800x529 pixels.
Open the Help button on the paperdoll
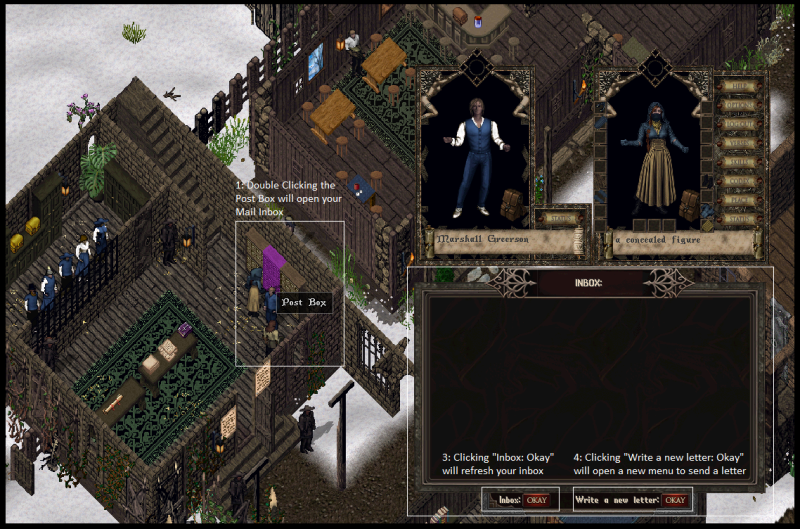coord(739,87)
